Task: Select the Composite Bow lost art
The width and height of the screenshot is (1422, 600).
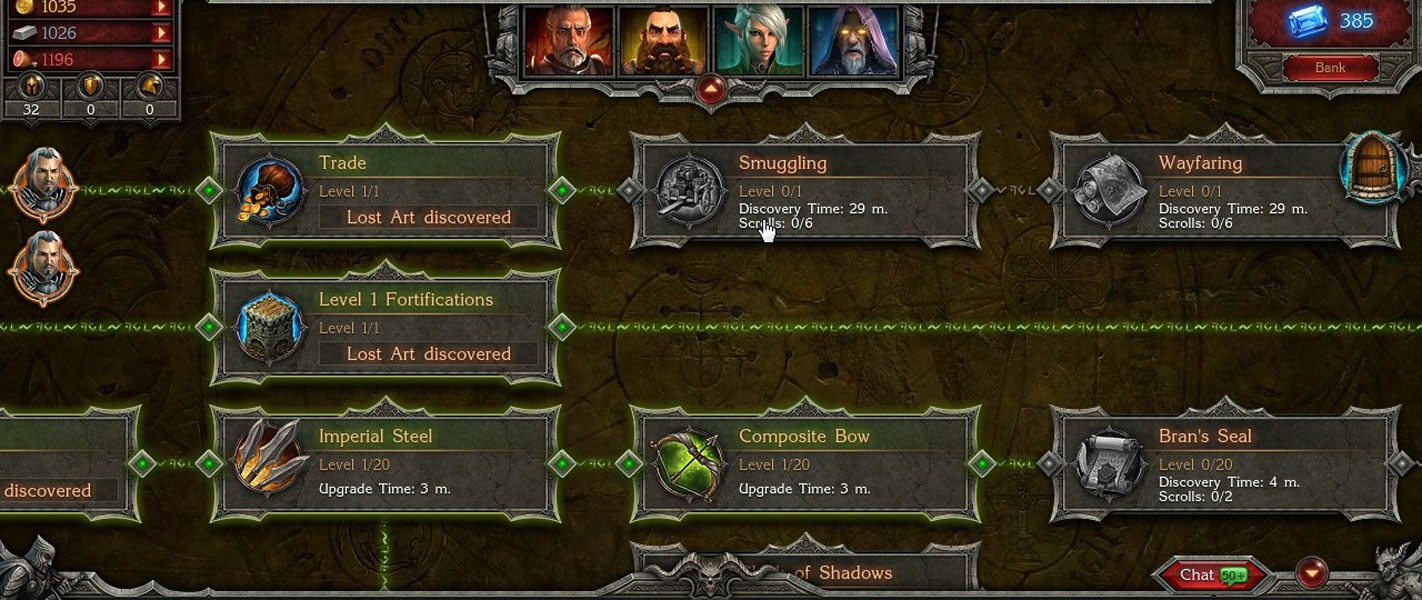Action: tap(806, 463)
